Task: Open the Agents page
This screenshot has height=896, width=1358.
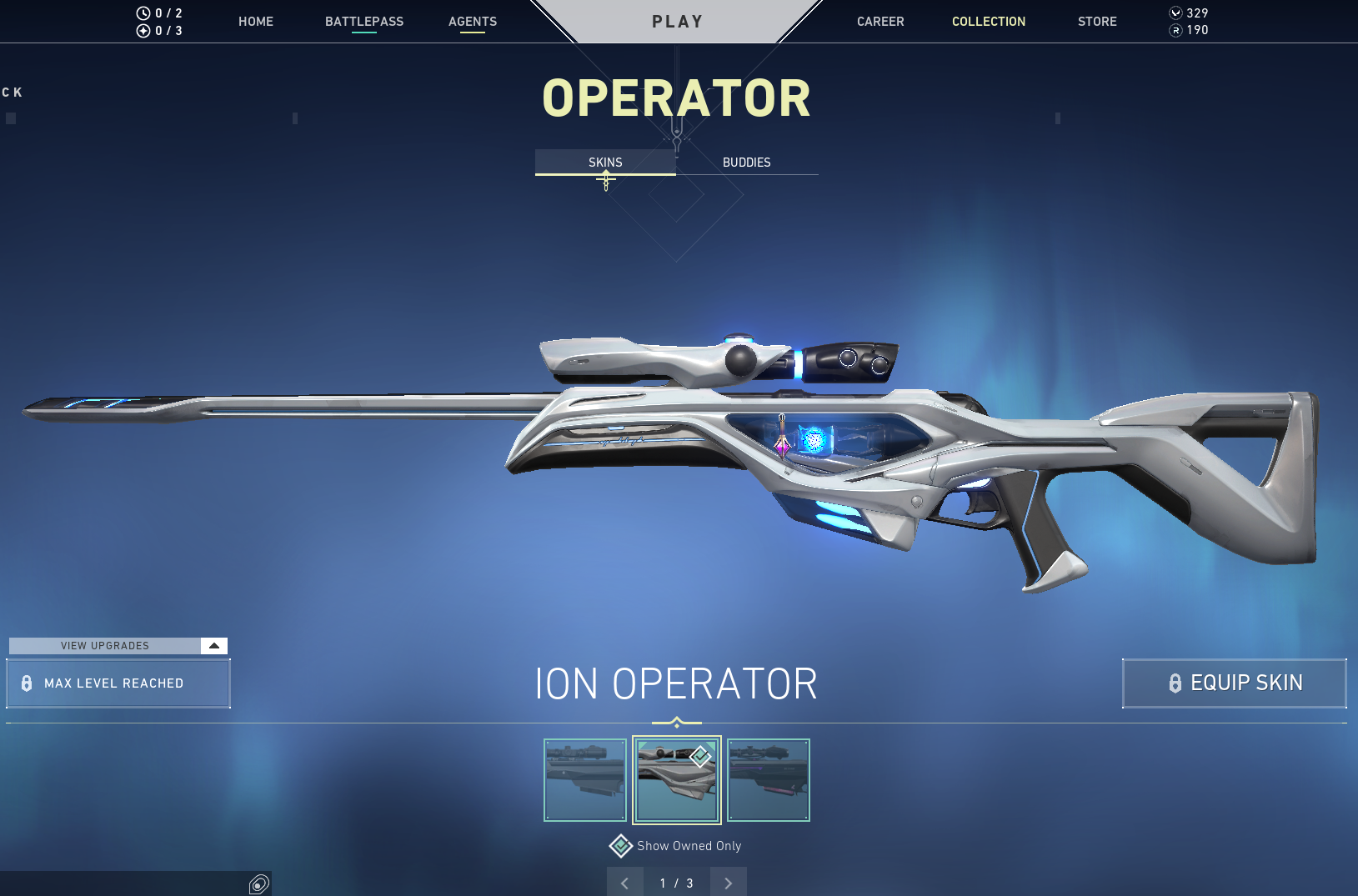Action: [472, 22]
